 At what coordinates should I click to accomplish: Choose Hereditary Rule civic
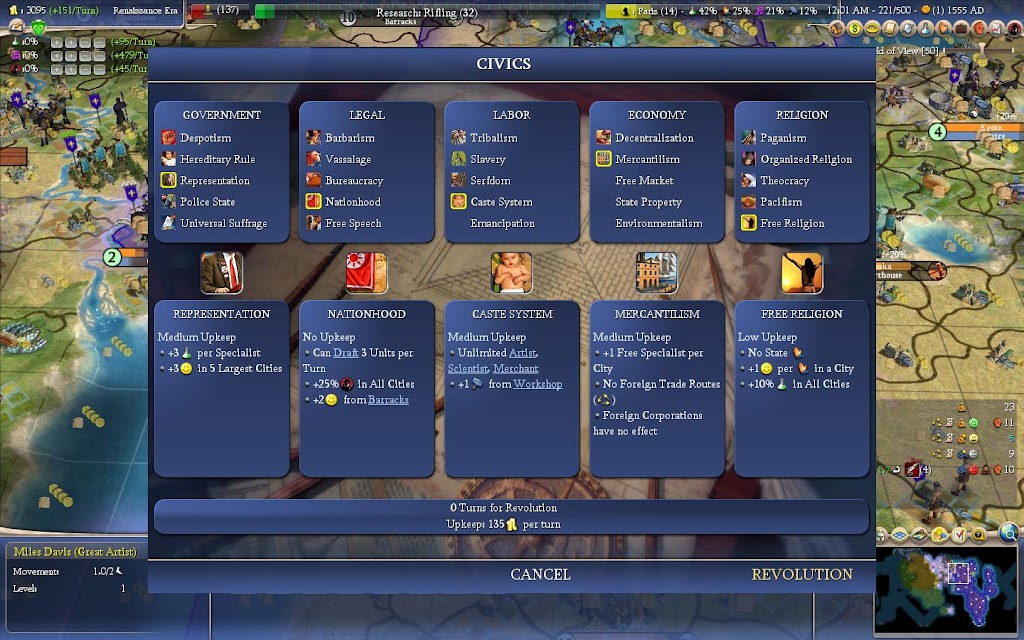[x=217, y=159]
